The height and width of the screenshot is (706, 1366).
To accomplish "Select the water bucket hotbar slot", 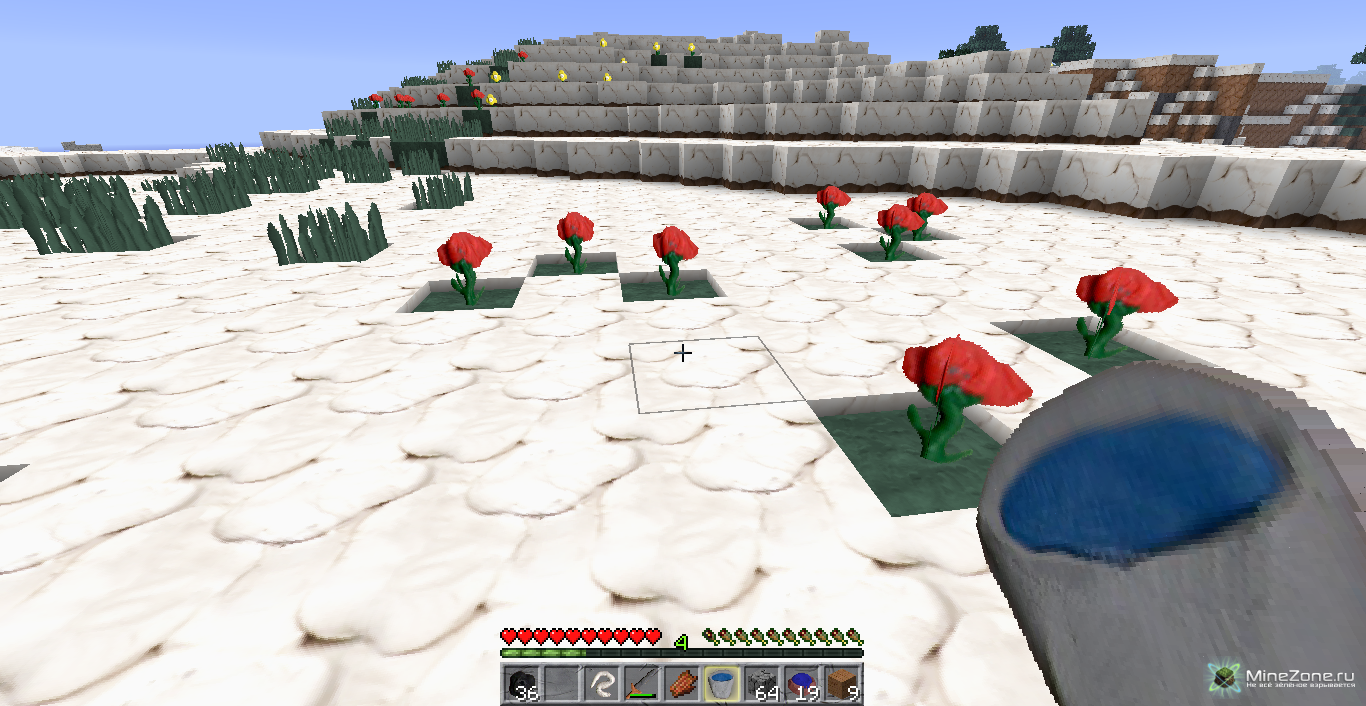I will click(721, 685).
